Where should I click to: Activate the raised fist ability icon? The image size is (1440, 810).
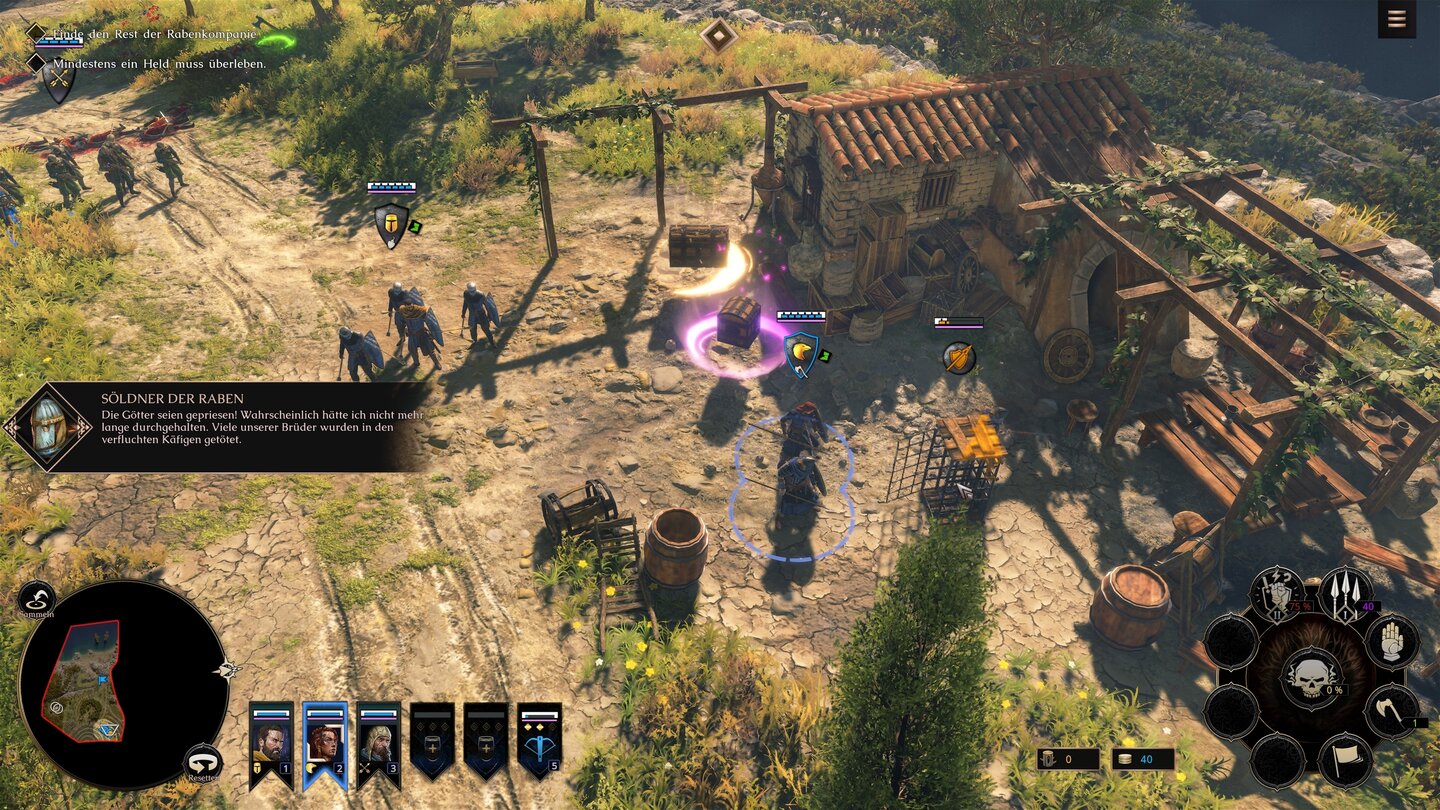pos(1276,592)
